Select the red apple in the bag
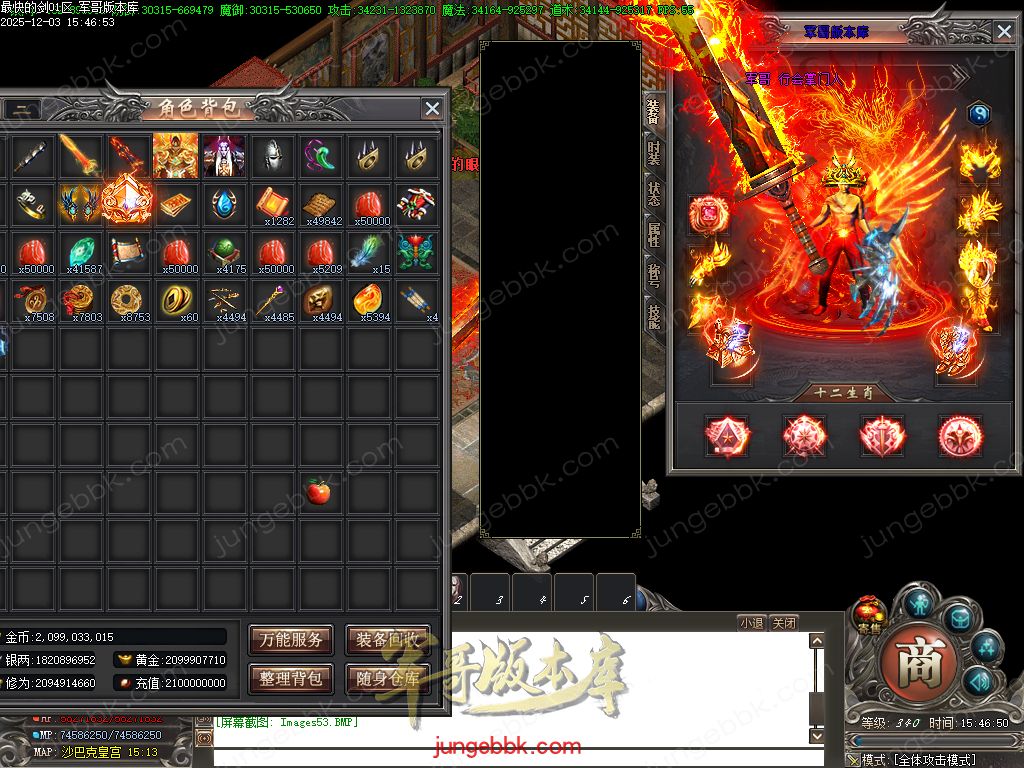 319,492
